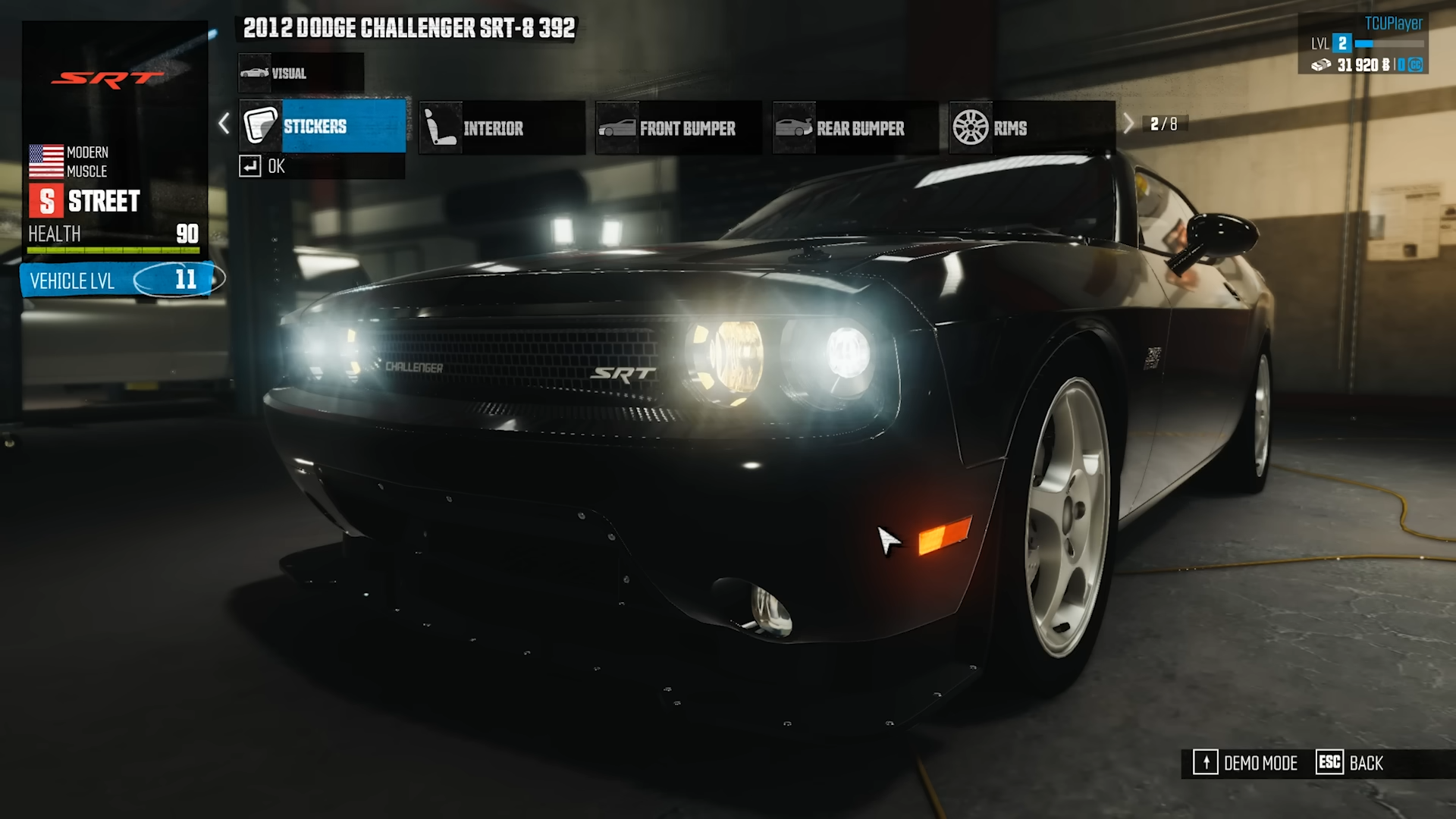Screen dimensions: 1456x819
Task: Activate Demo Mode
Action: point(1246,763)
